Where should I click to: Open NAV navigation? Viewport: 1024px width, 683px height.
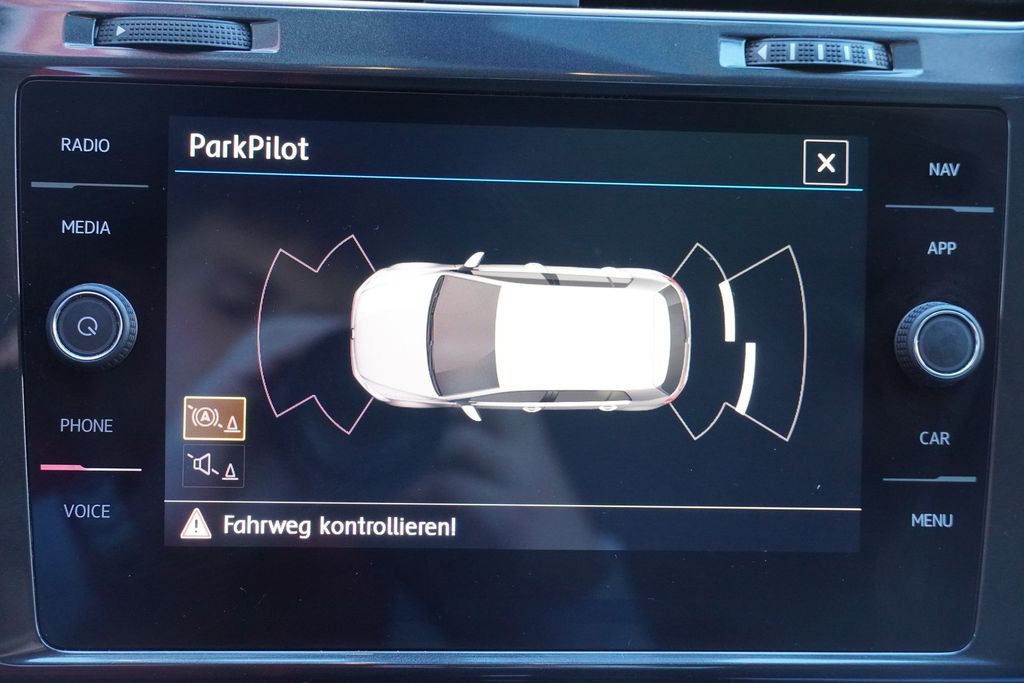click(x=943, y=170)
